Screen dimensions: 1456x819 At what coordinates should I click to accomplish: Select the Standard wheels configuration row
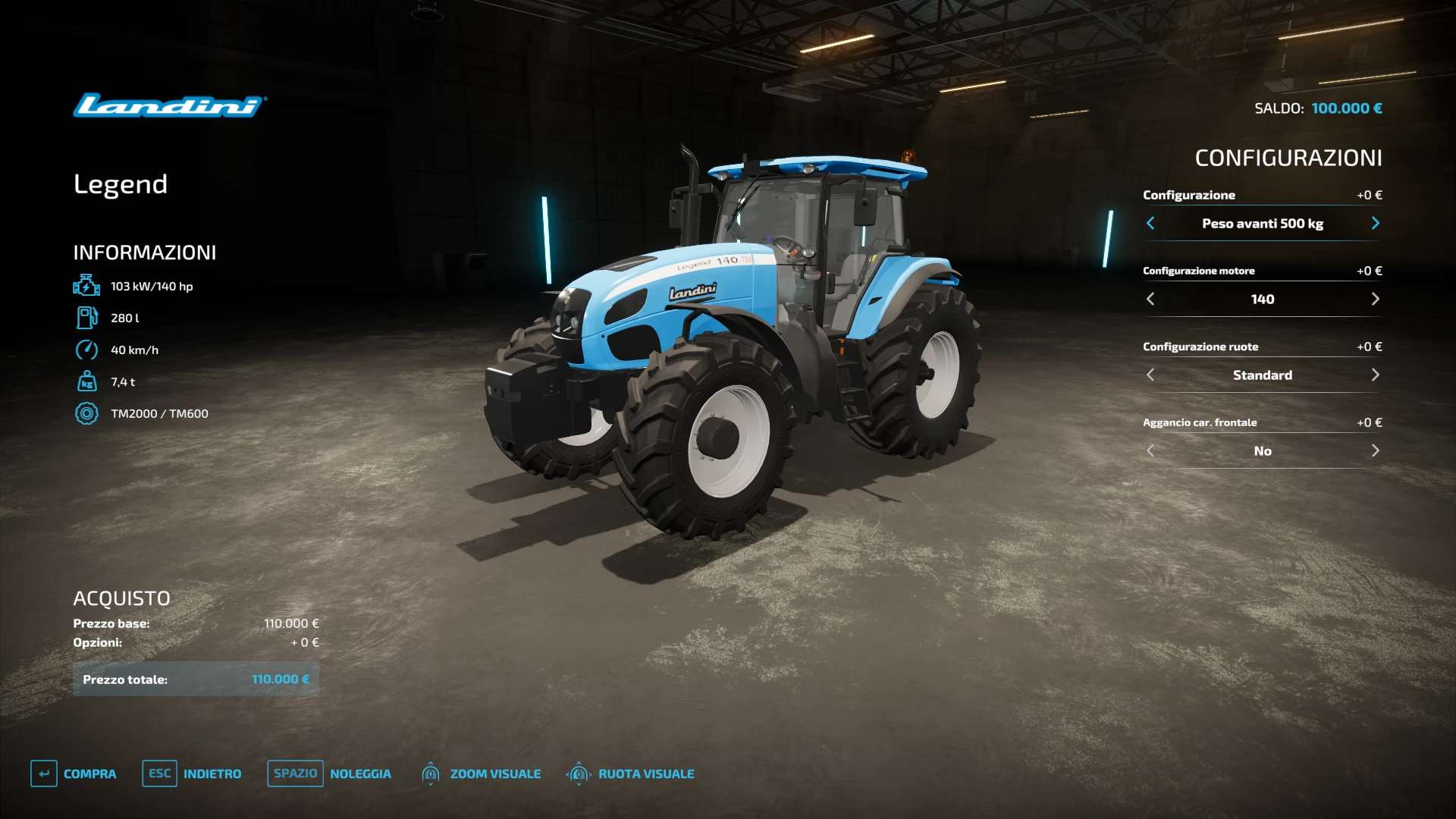point(1262,375)
